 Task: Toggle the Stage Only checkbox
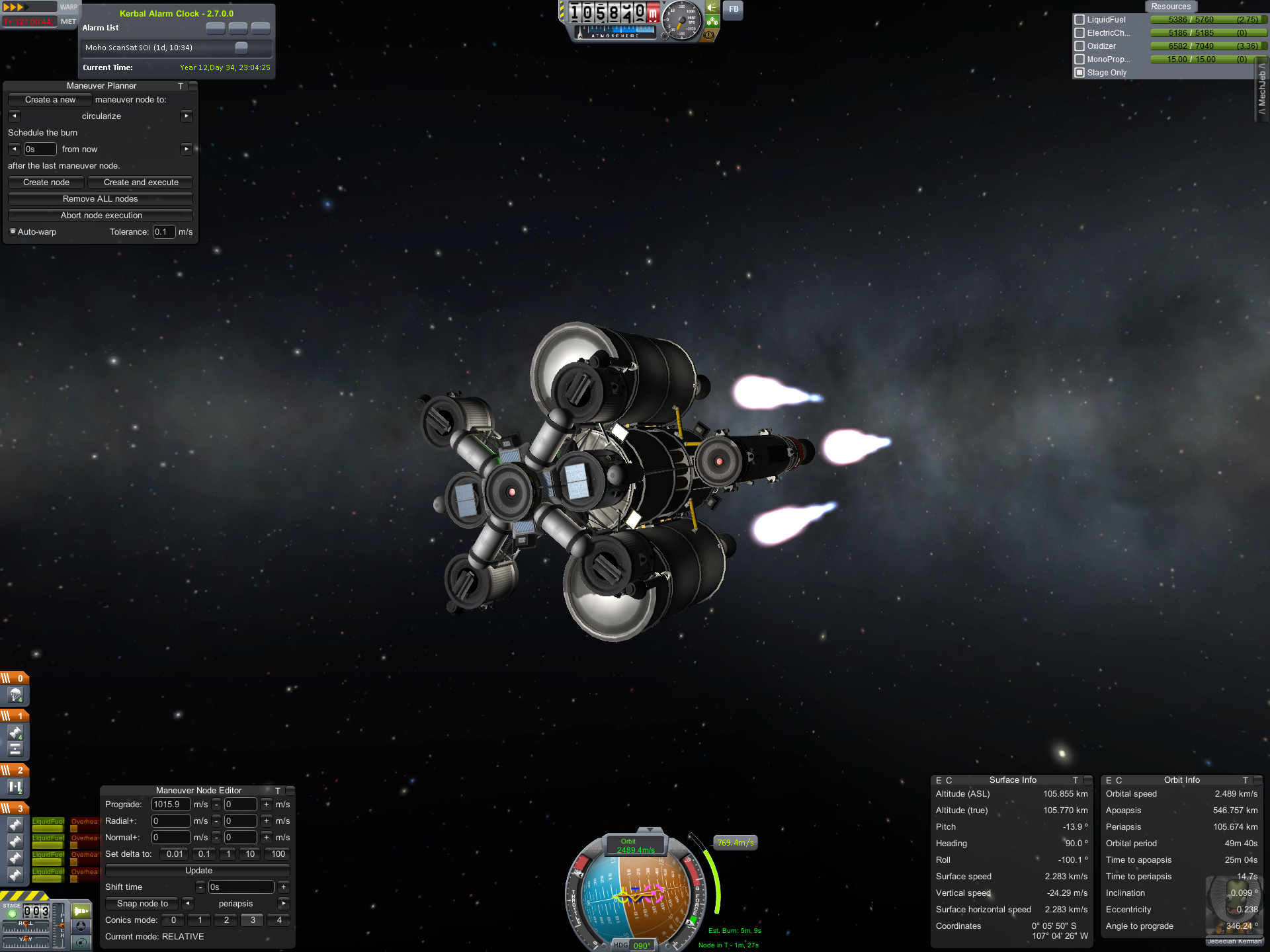[1079, 73]
